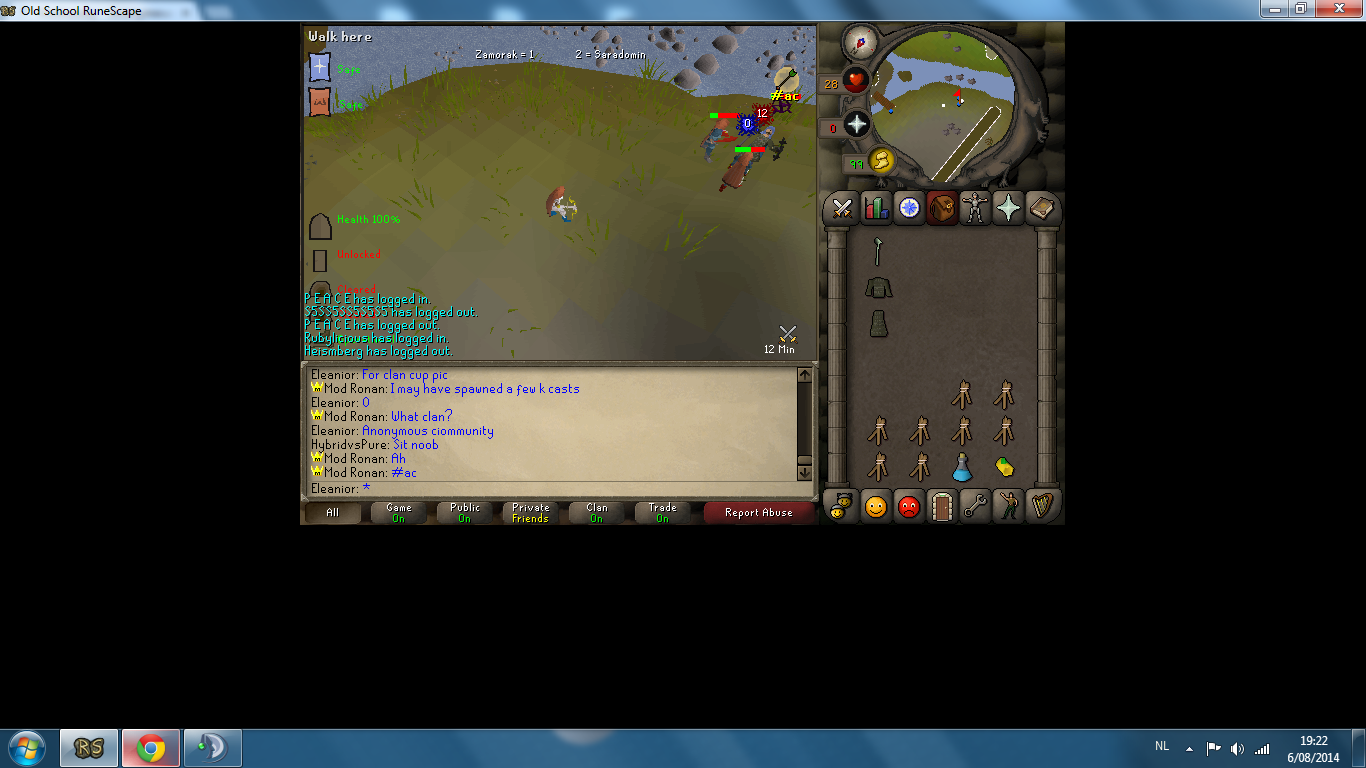Toggle Public chat off
The height and width of the screenshot is (768, 1366).
pos(464,512)
